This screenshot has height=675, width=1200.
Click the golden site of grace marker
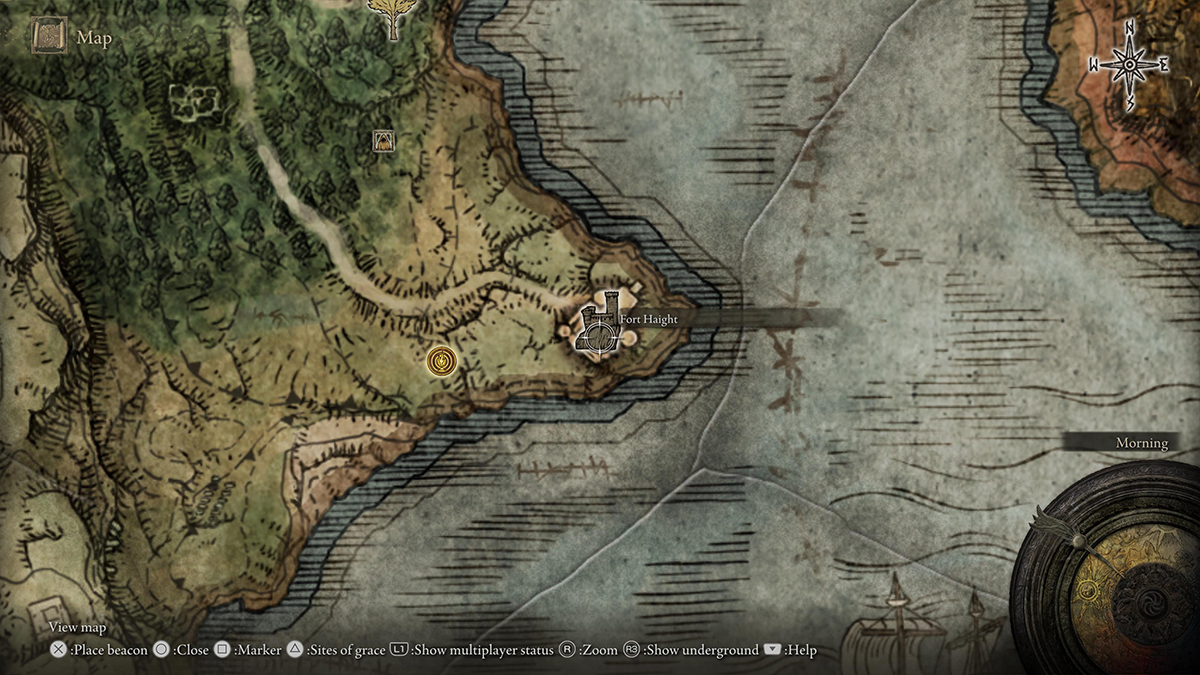441,361
